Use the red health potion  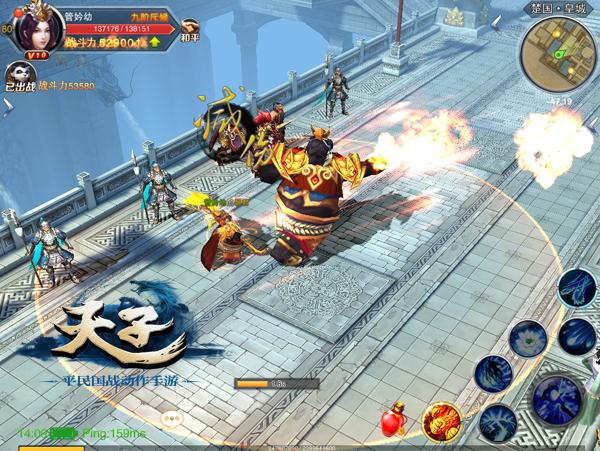click(x=393, y=421)
